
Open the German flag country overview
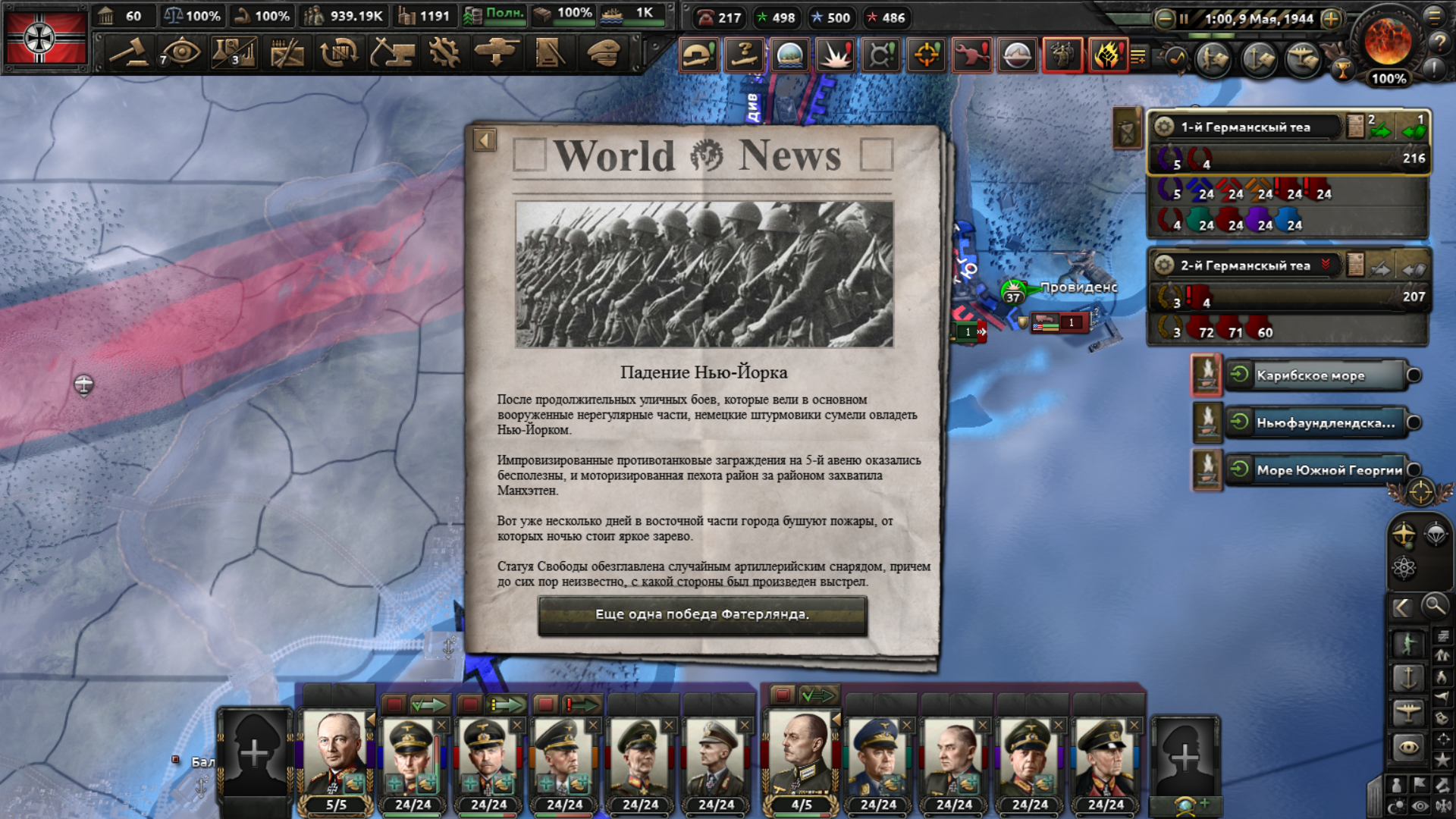point(45,36)
